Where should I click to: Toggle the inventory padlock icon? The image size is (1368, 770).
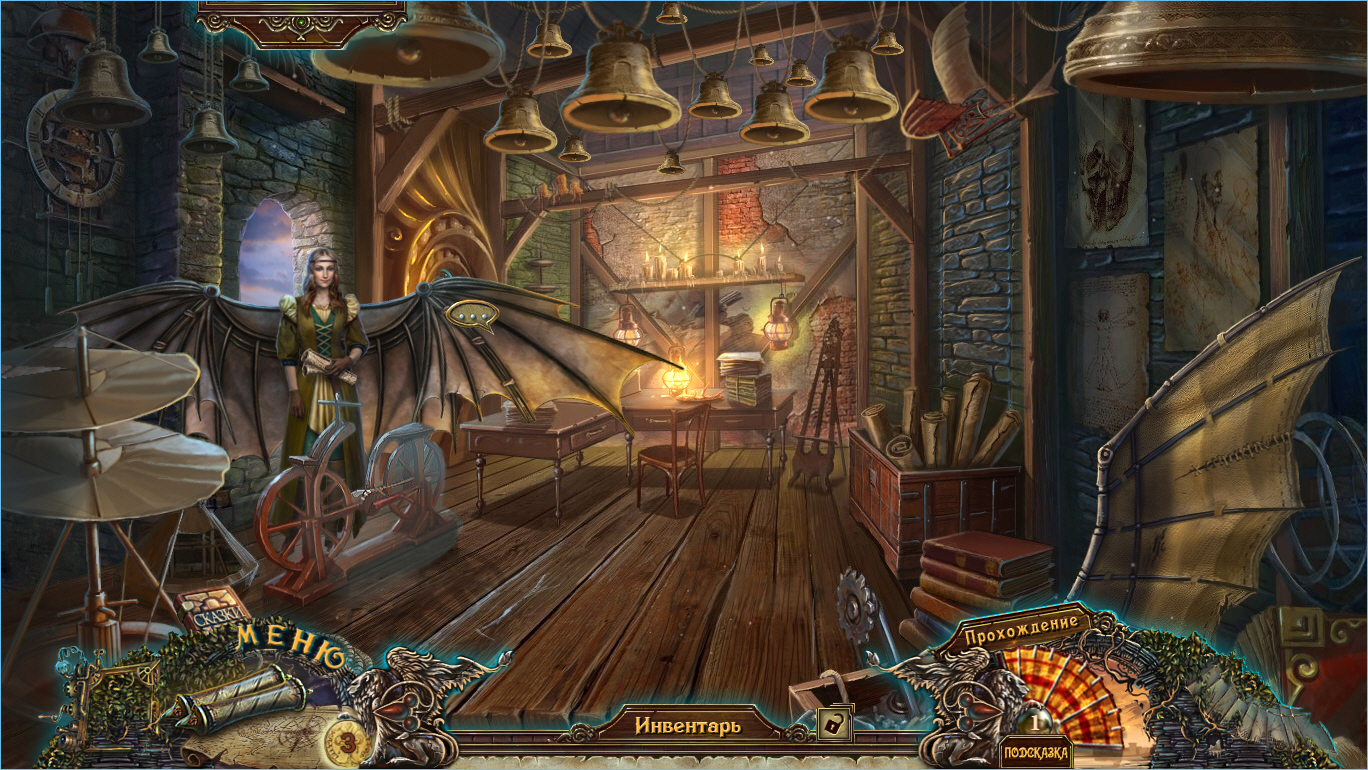pyautogui.click(x=832, y=724)
